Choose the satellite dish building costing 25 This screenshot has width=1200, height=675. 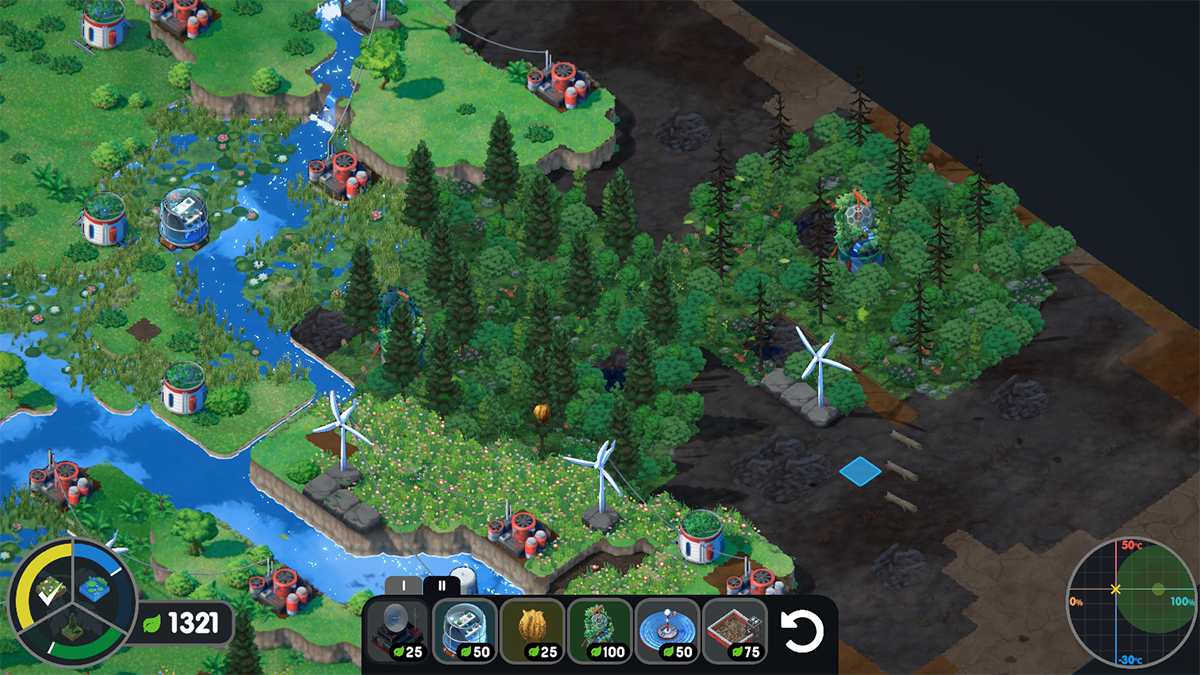(399, 630)
